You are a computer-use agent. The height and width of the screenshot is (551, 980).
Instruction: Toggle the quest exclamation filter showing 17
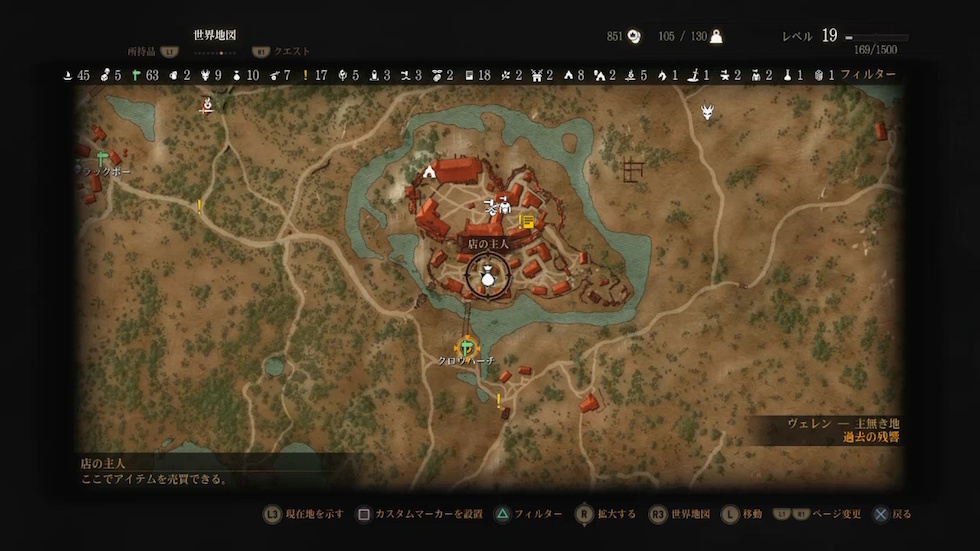coord(306,75)
